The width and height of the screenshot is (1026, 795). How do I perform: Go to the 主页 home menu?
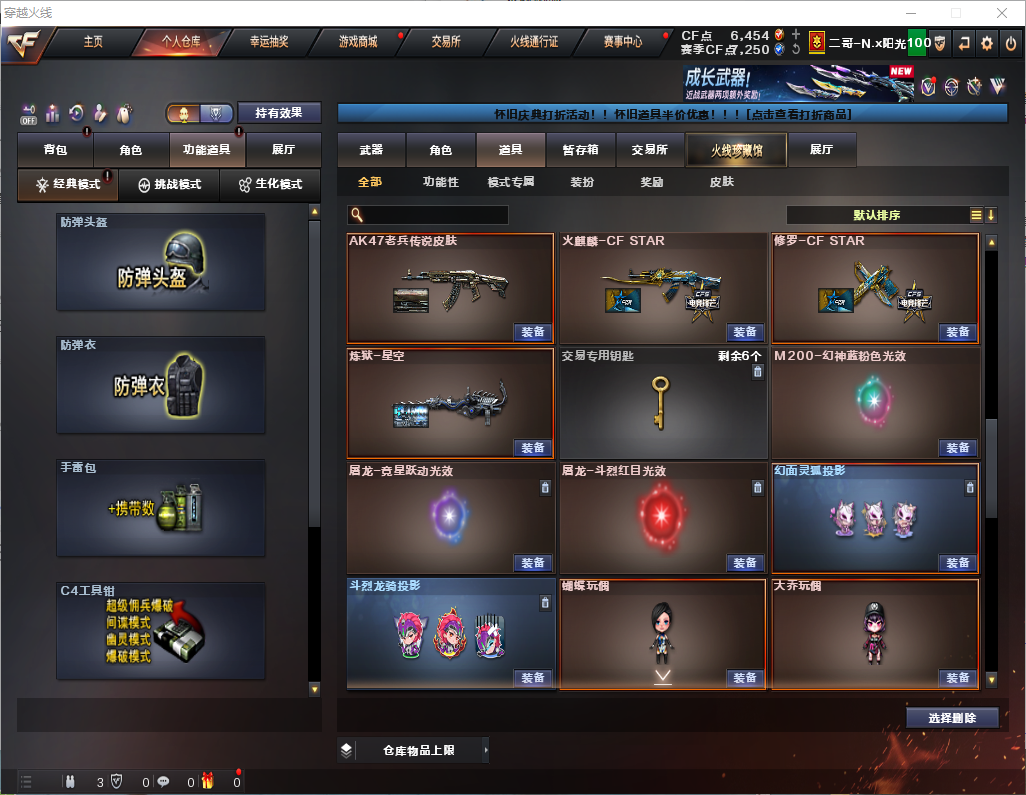[x=93, y=42]
